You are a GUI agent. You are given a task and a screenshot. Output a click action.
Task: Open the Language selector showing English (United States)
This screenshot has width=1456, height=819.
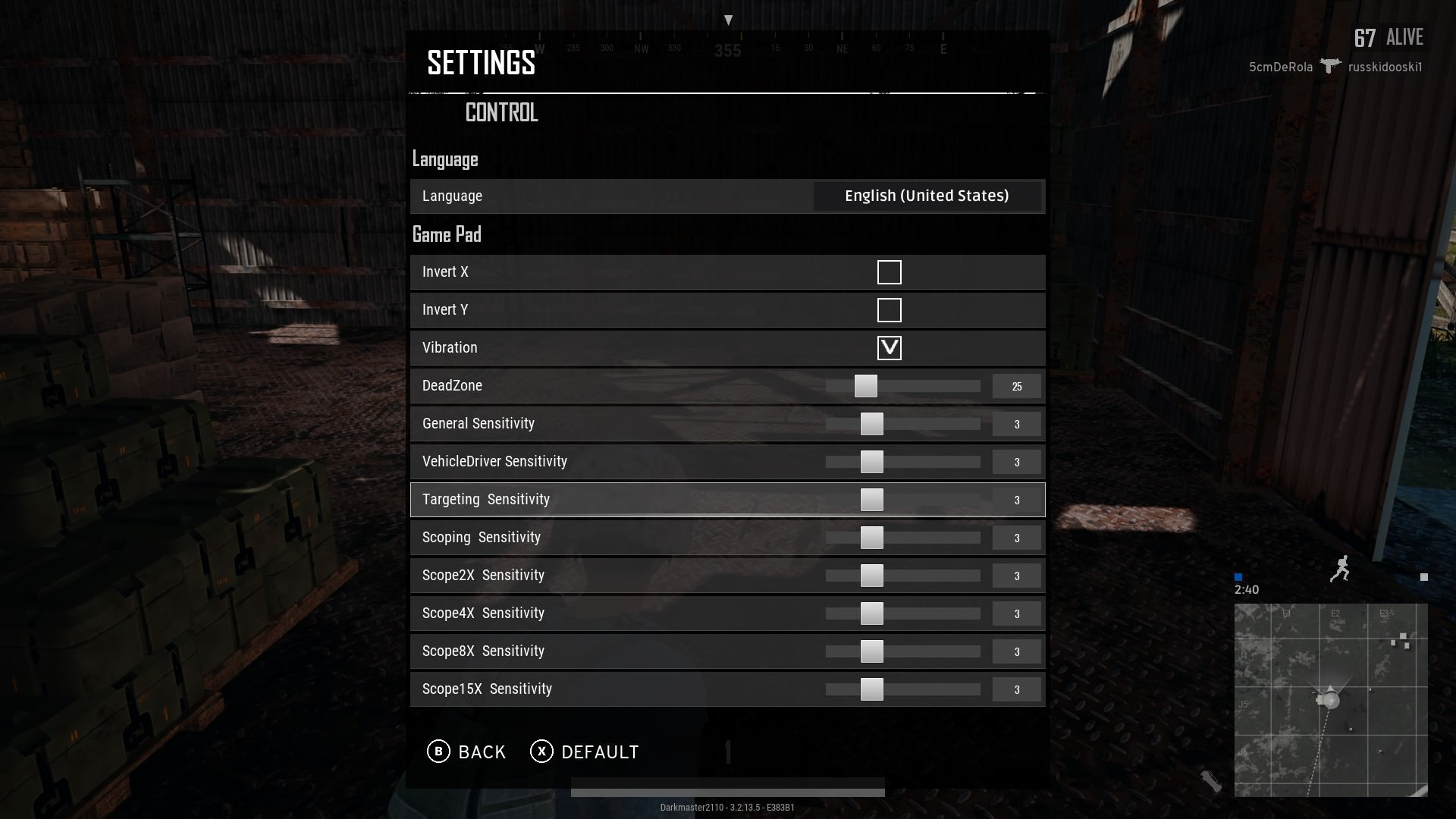(927, 196)
